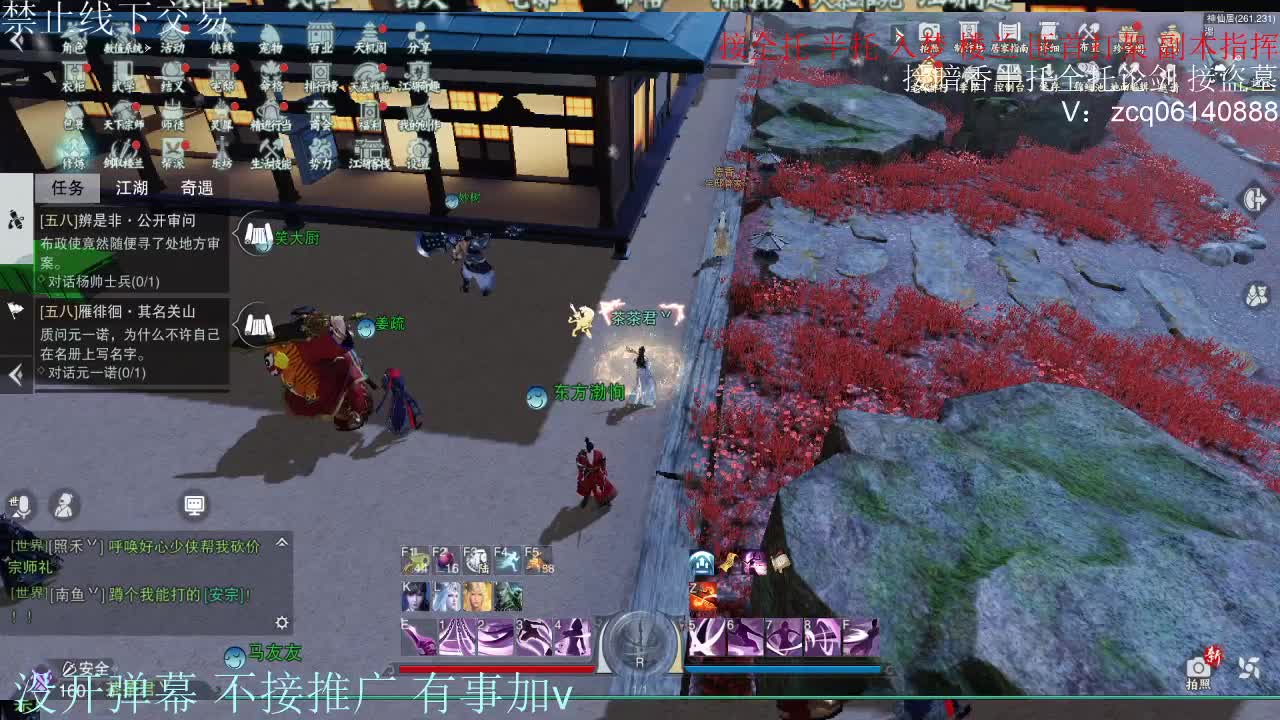Open the 帮派 guild icon
This screenshot has width=1280, height=720.
click(x=172, y=156)
